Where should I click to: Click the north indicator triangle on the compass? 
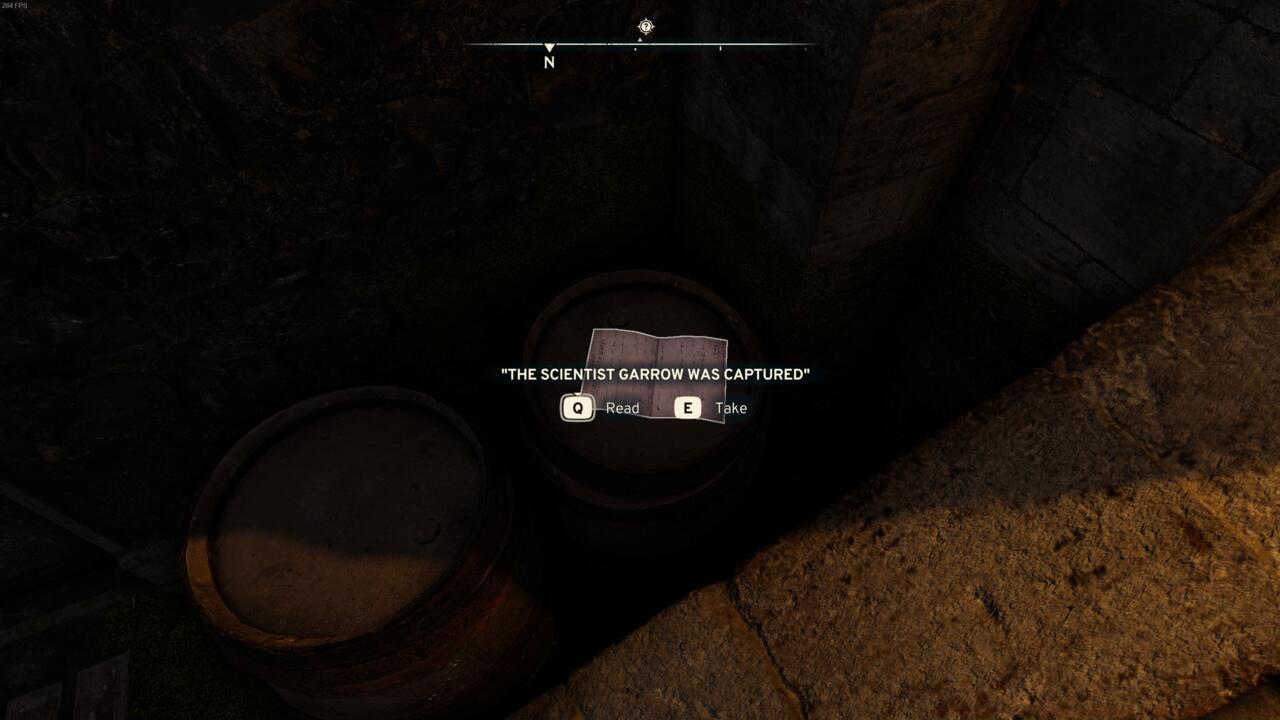(x=549, y=46)
